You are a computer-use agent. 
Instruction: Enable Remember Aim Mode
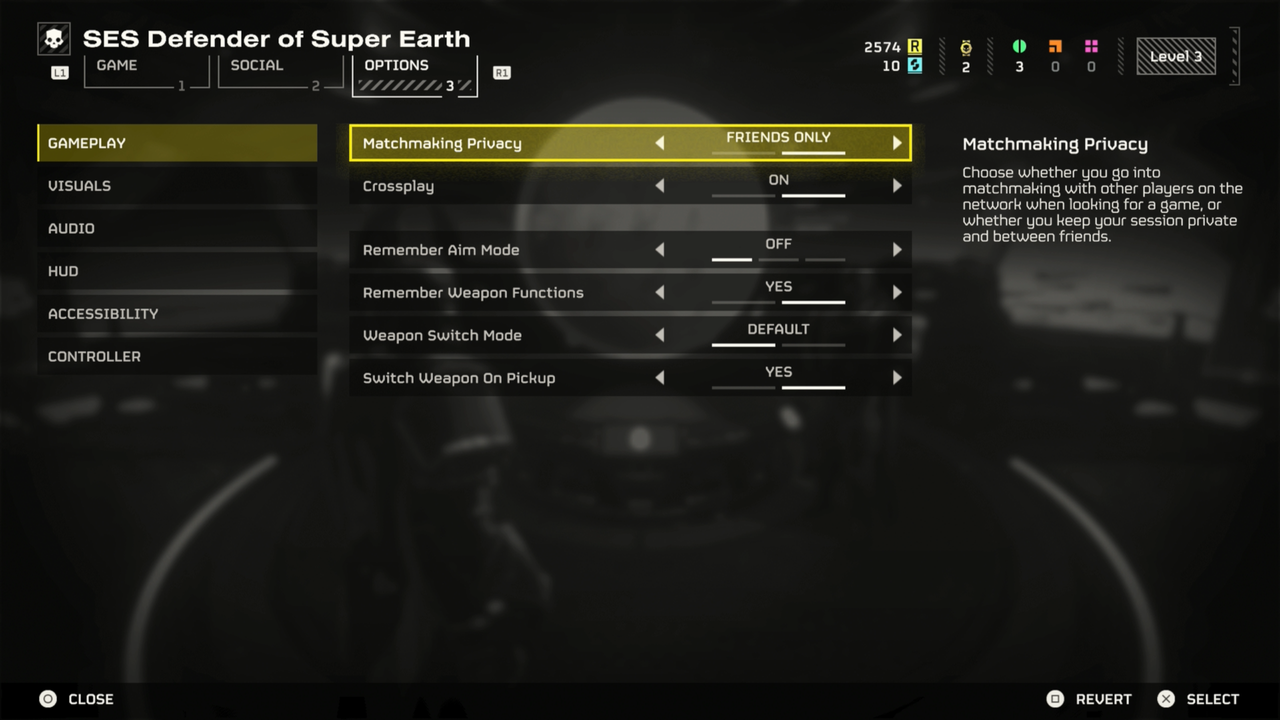tap(896, 249)
